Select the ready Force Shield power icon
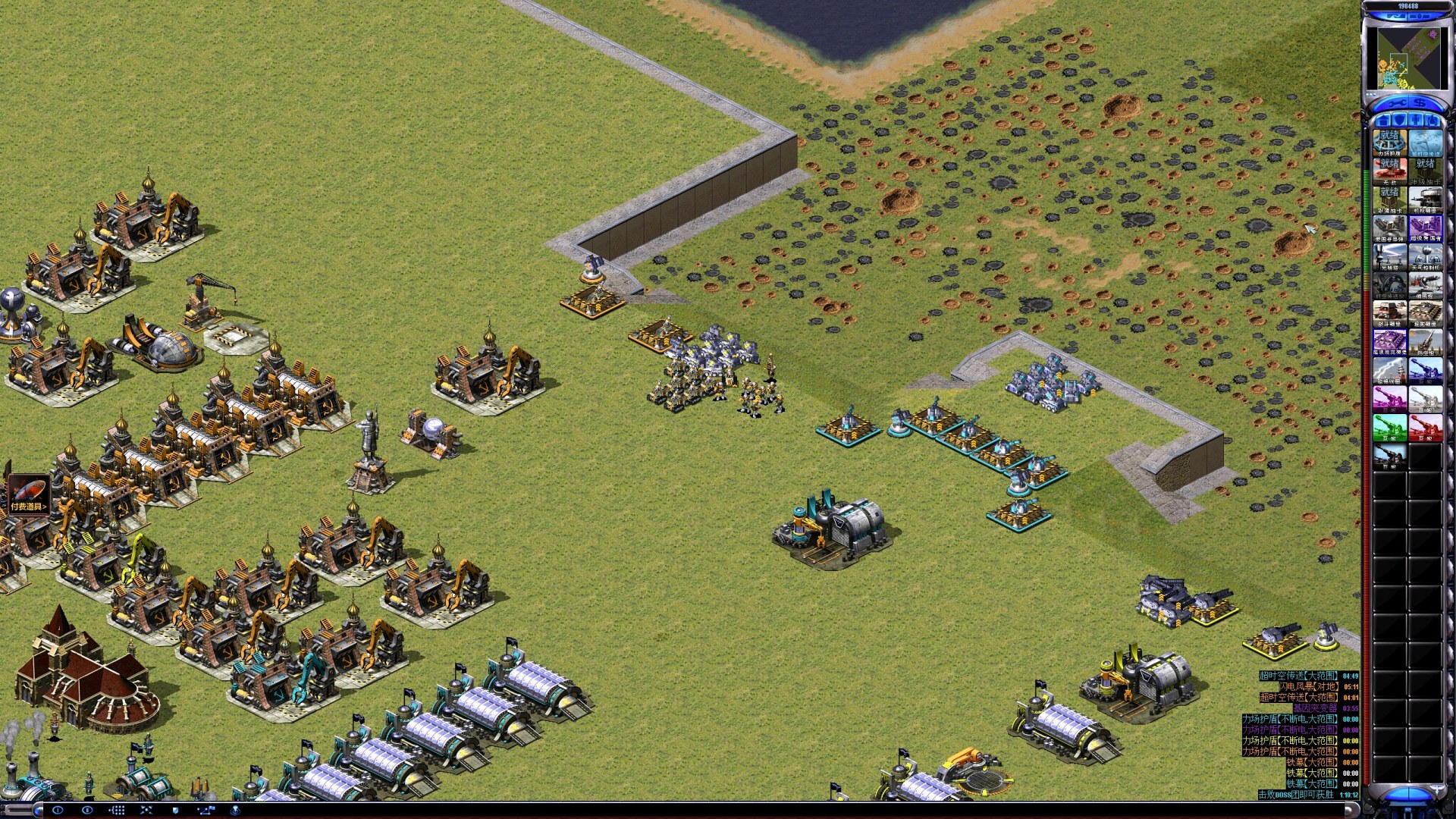Screen dimensions: 1456x819 pyautogui.click(x=1389, y=143)
